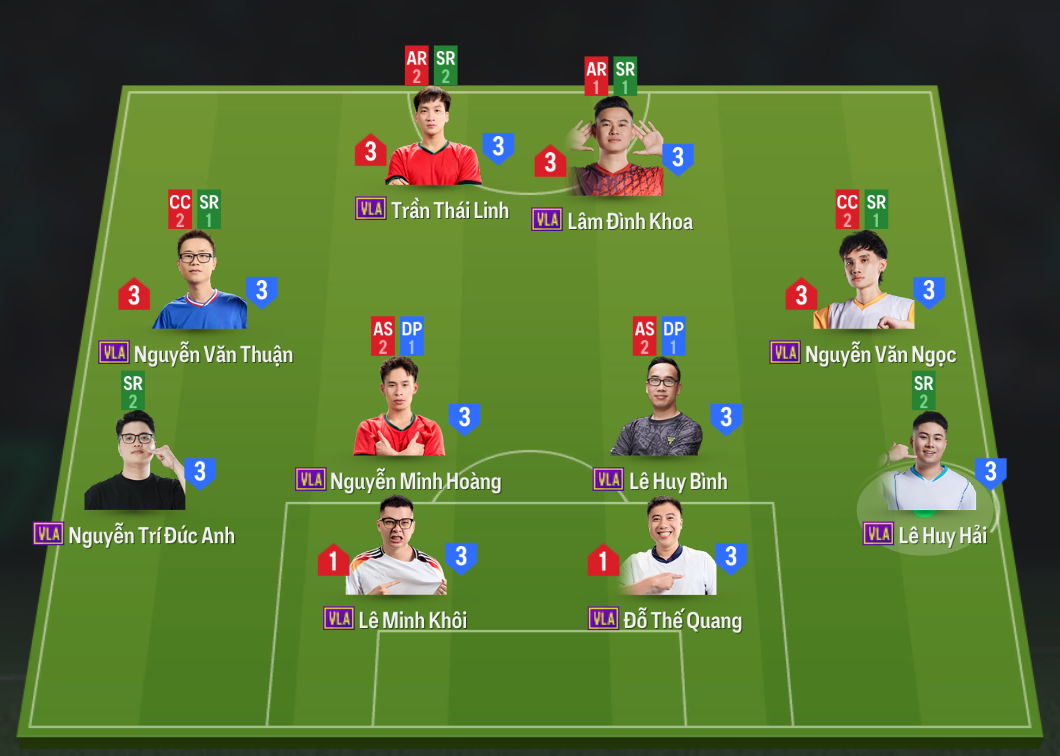
Task: Open Nguyễn Minh Hoàng's midfielder card
Action: click(399, 412)
